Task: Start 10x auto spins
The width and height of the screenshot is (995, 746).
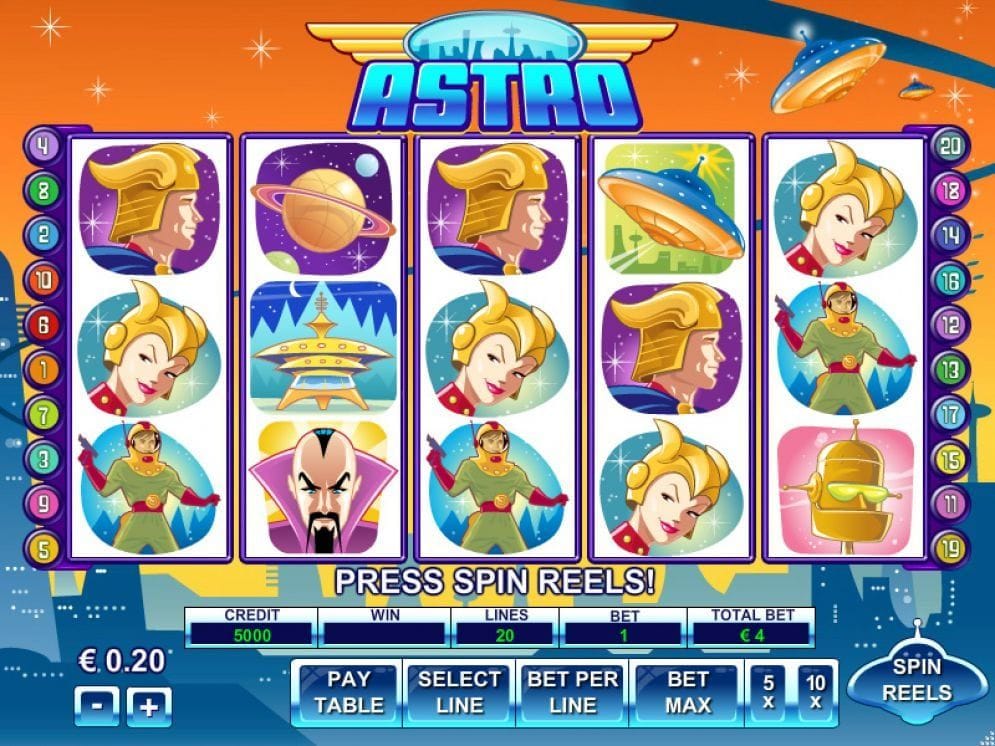Action: click(815, 691)
